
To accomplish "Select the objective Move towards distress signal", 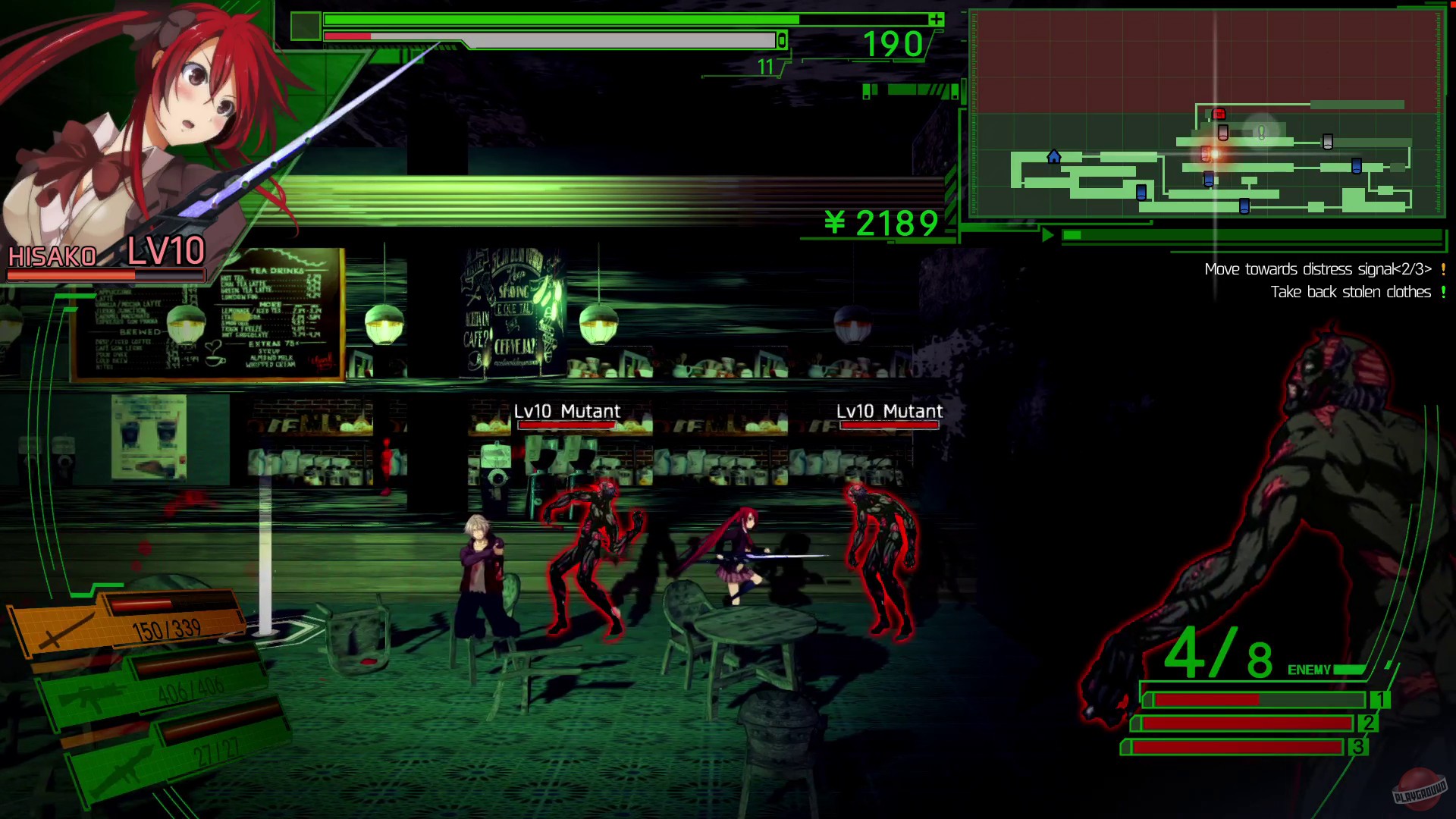I will click(1317, 269).
